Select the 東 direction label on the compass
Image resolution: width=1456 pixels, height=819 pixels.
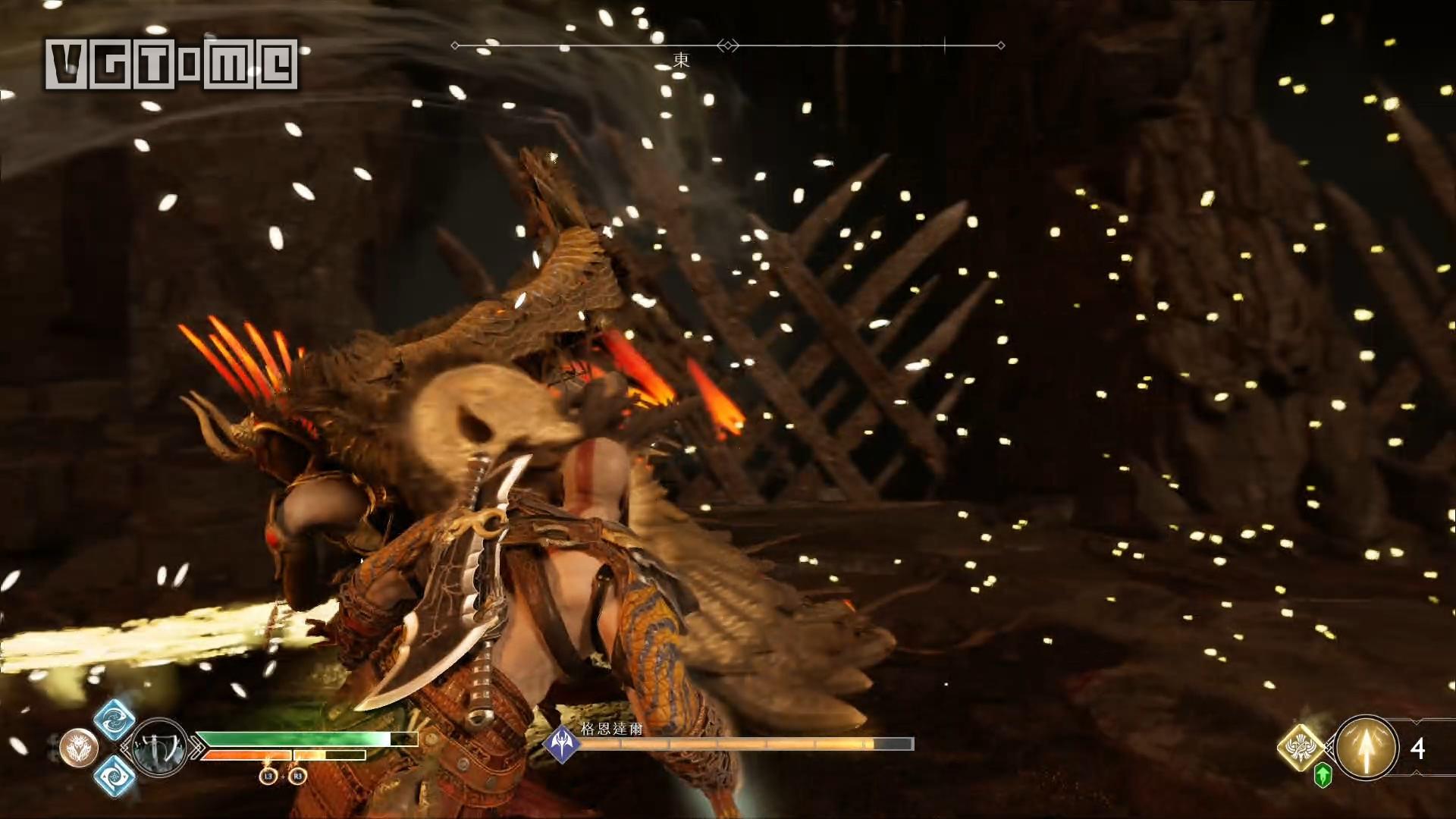[682, 59]
